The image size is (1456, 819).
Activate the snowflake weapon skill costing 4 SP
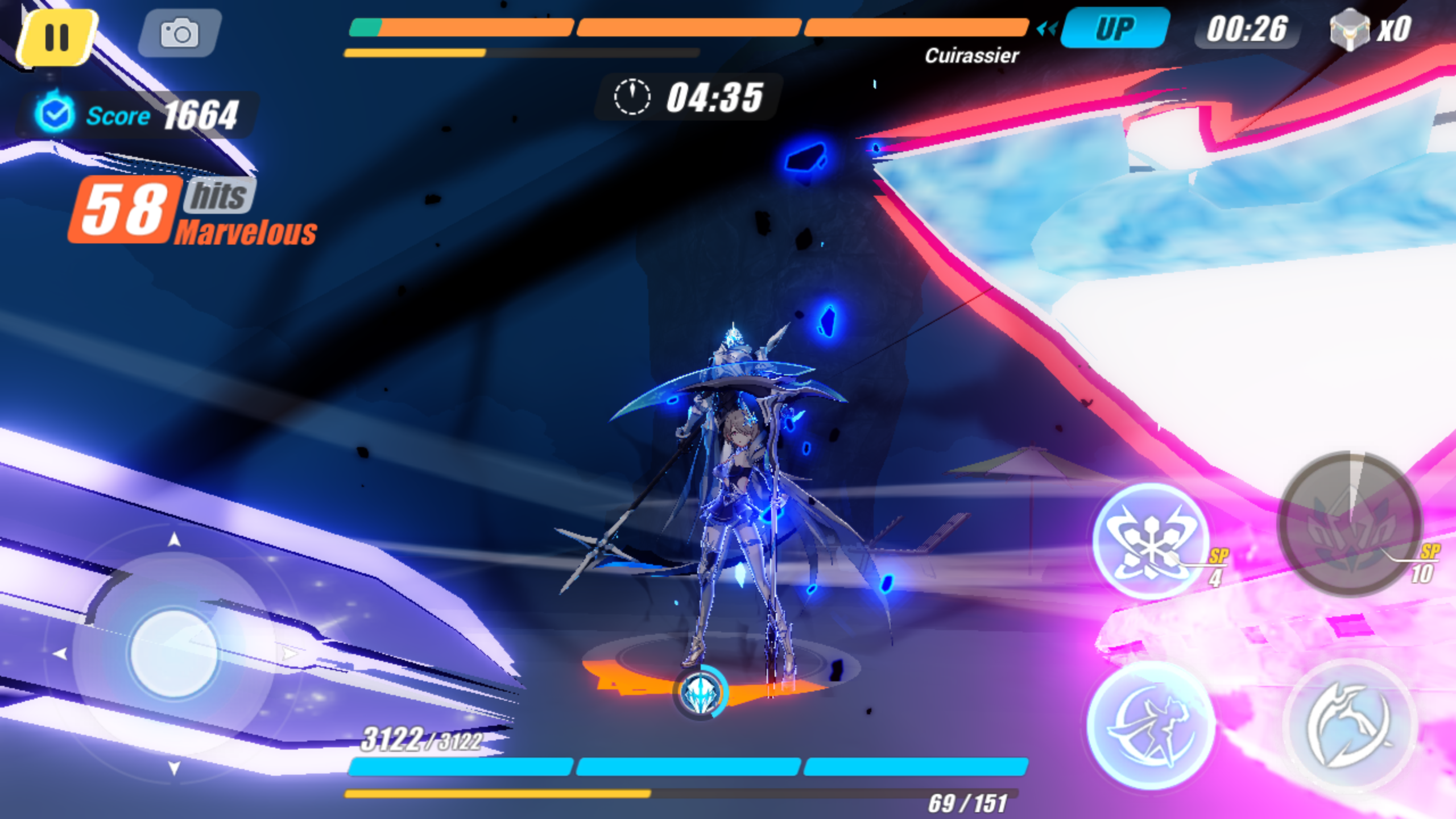tap(1150, 540)
